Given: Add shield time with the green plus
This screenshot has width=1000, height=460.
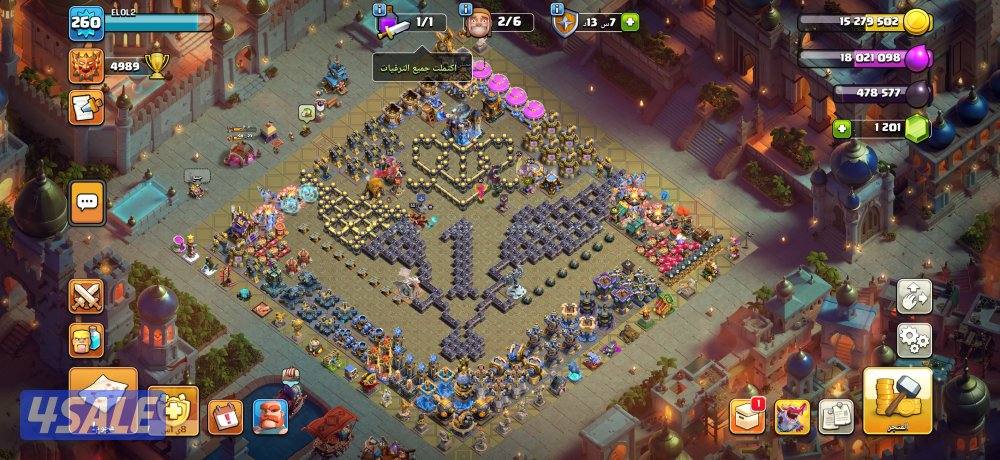Looking at the screenshot, I should click(x=630, y=22).
